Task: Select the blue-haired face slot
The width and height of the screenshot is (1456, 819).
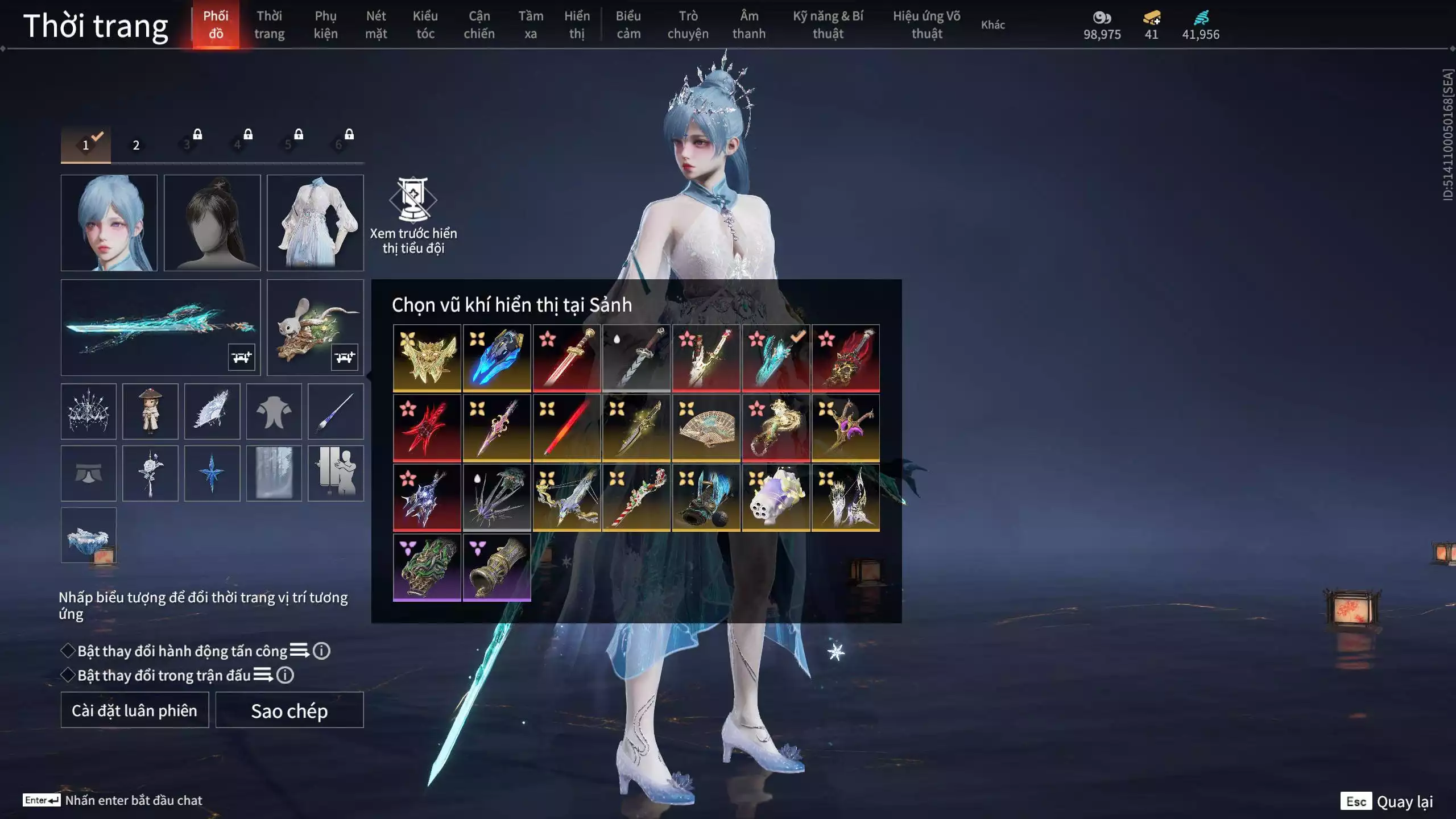Action: pyautogui.click(x=109, y=223)
